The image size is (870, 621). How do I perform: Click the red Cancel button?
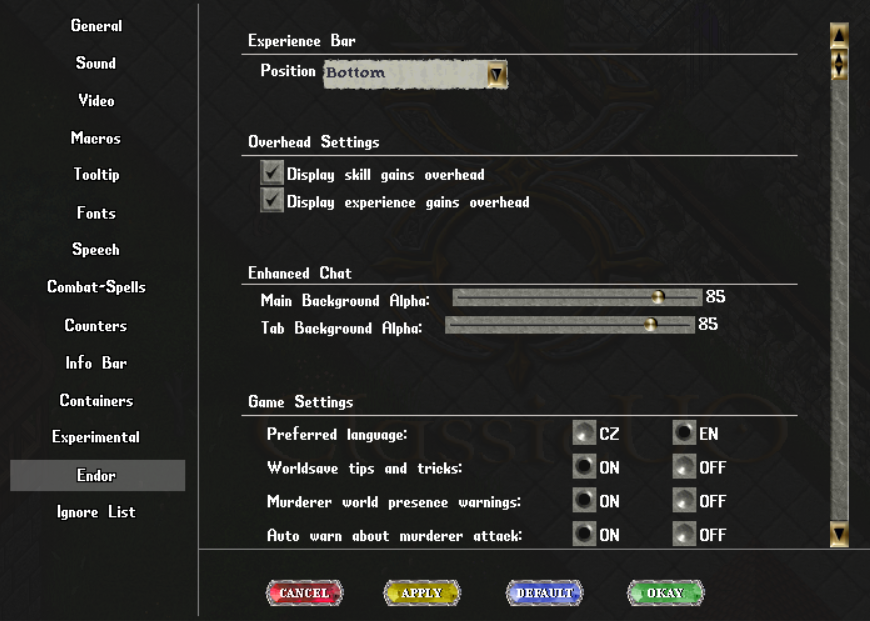[304, 593]
